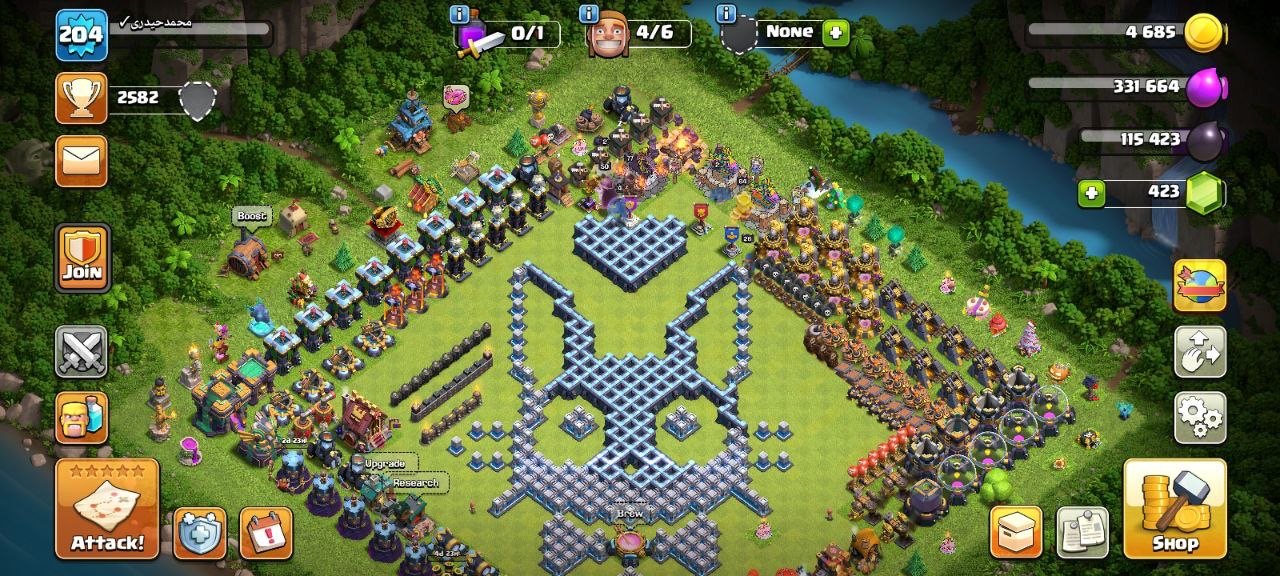The image size is (1280, 576).
Task: Open the hand-and-arrows layout editor
Action: (x=1200, y=352)
